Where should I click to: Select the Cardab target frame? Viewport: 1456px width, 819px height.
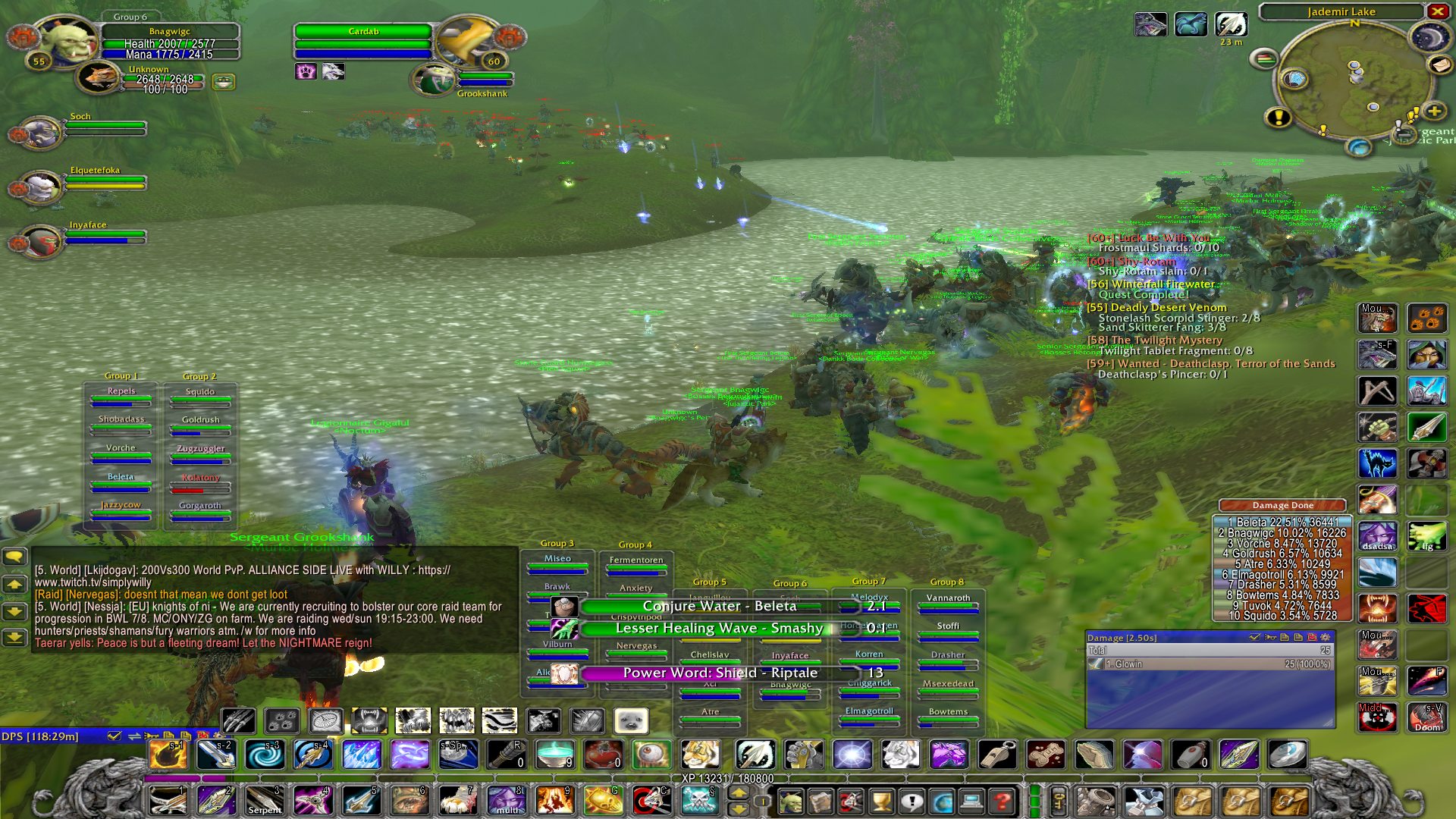363,42
